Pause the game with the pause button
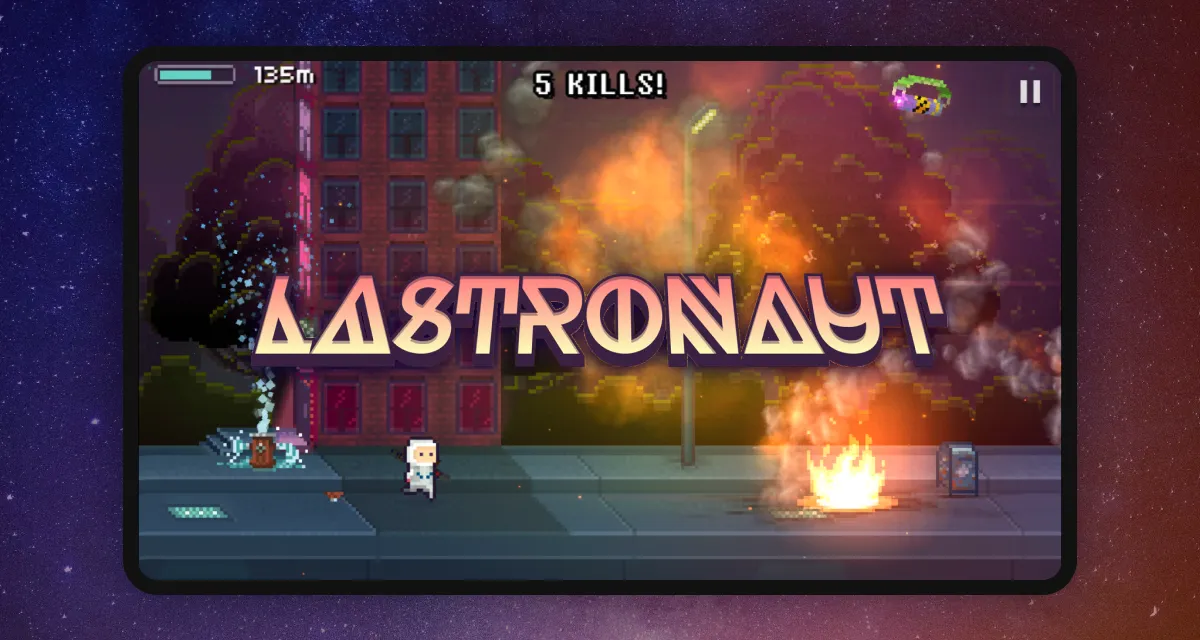 coord(1029,92)
